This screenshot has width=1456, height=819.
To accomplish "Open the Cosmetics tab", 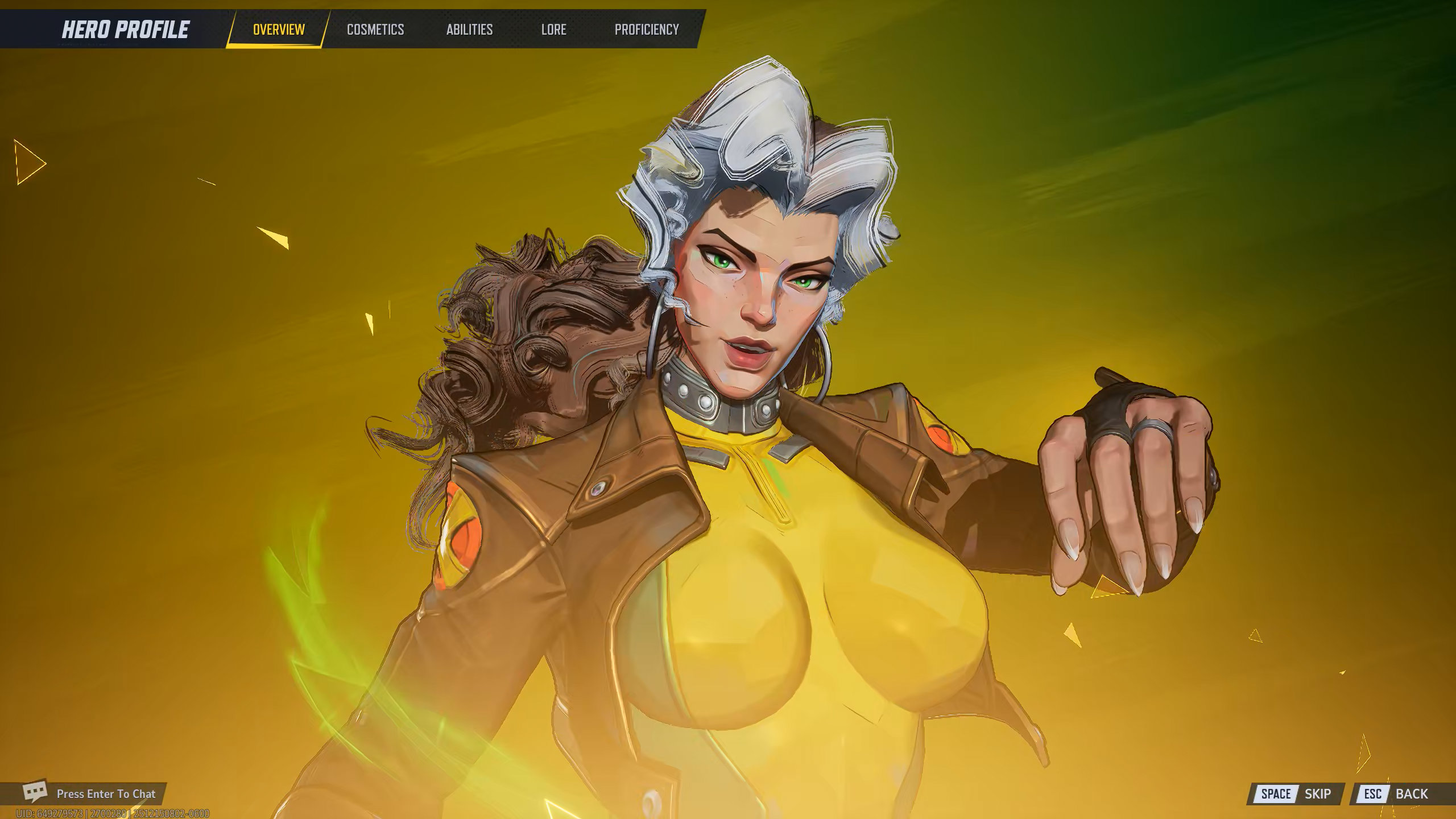I will click(375, 30).
